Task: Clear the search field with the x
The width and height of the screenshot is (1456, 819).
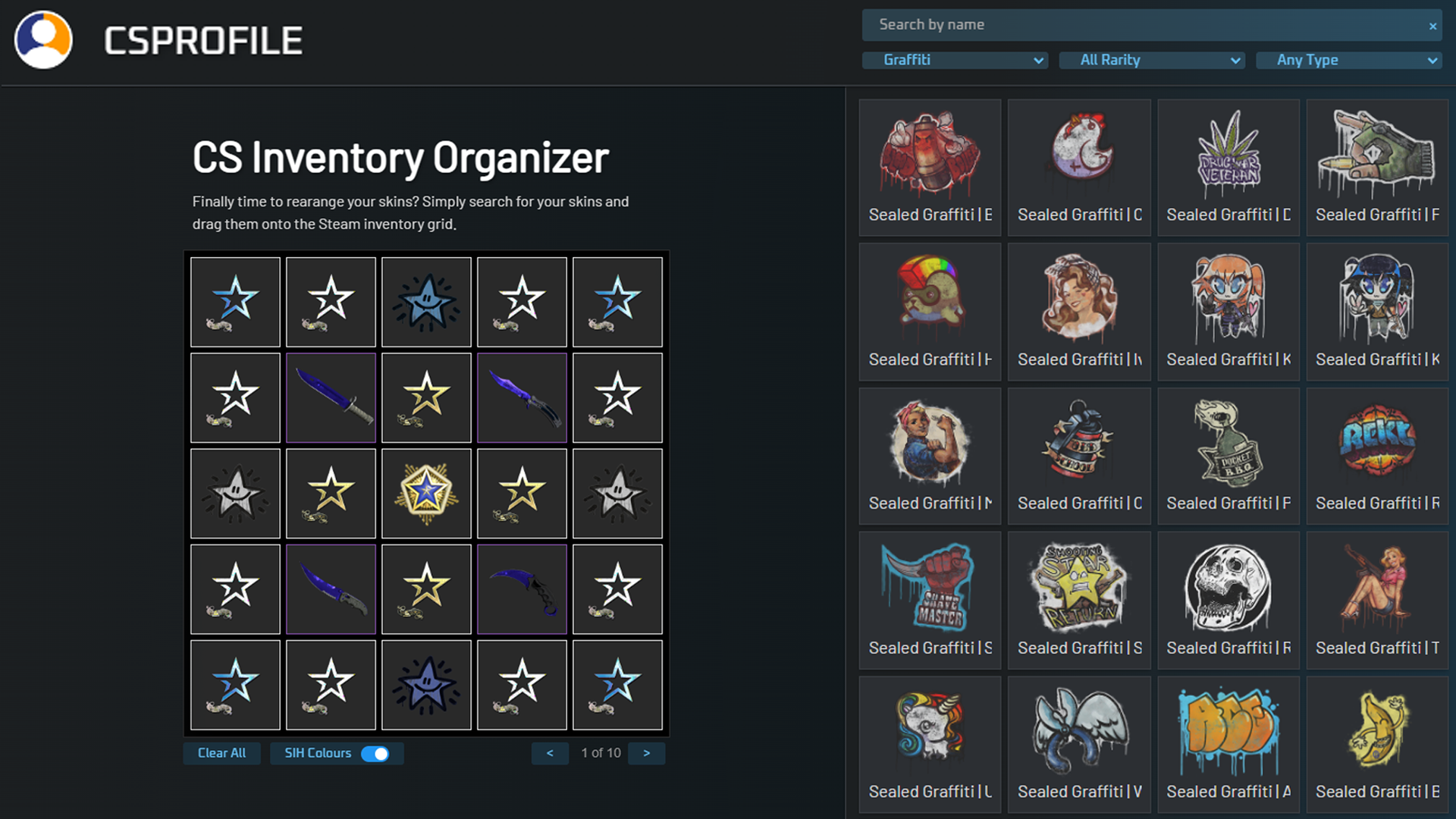Action: tap(1432, 25)
